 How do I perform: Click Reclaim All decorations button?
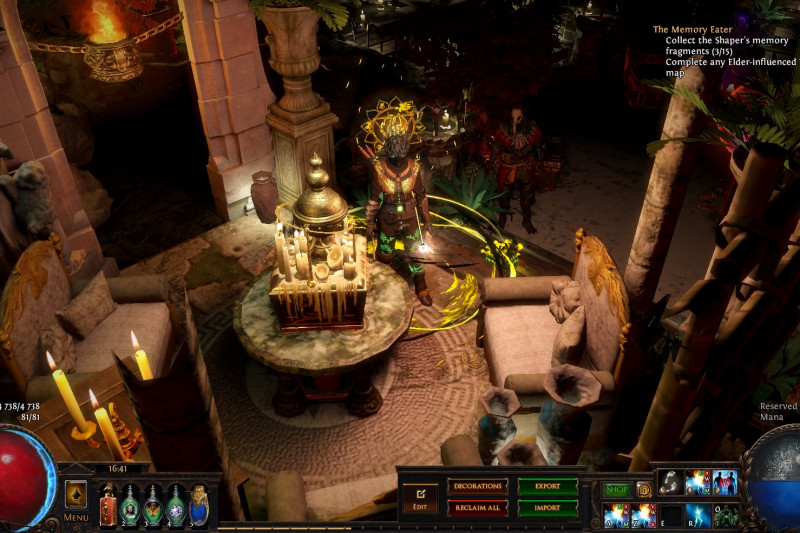point(477,507)
